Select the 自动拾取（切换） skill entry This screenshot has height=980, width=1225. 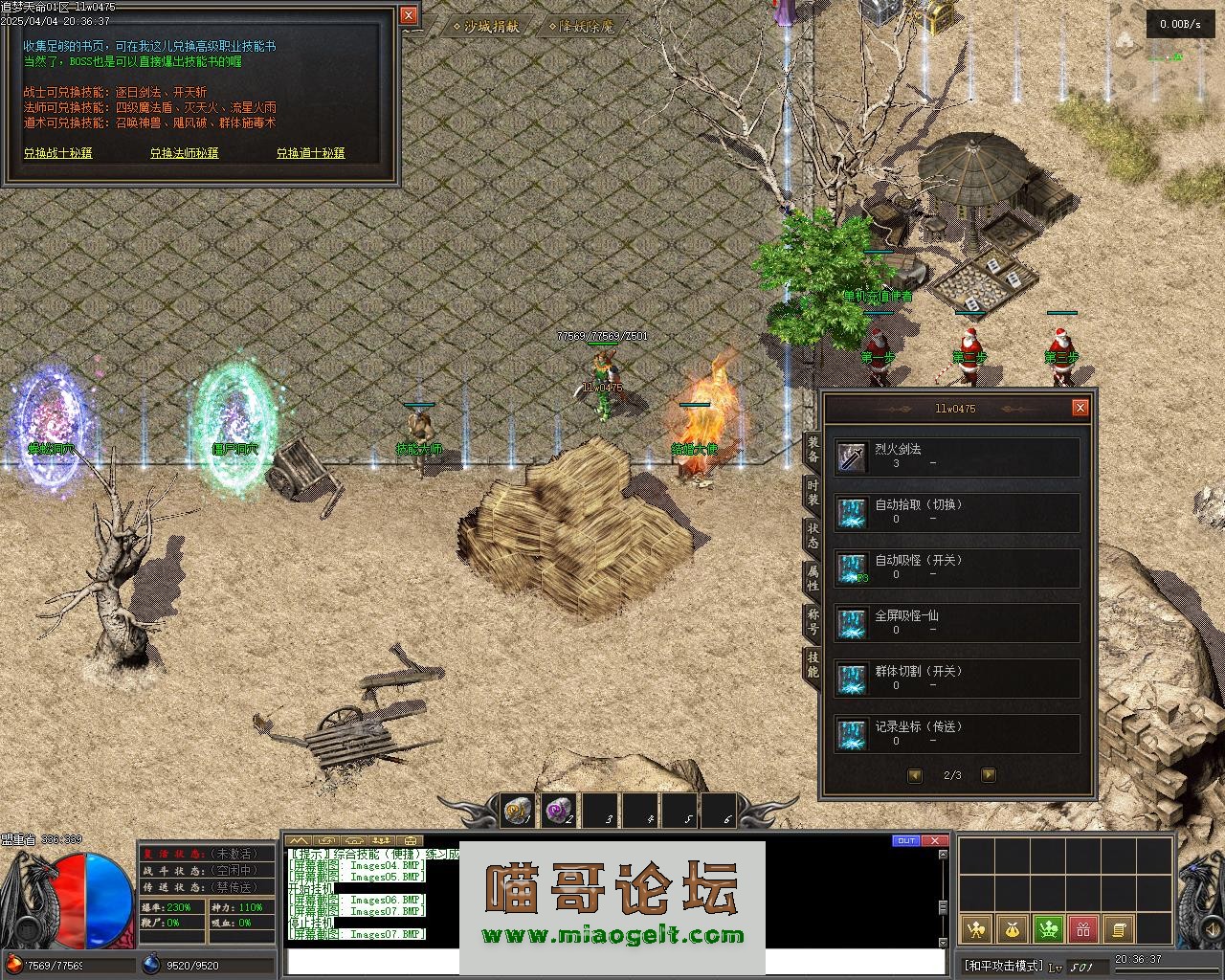click(957, 512)
